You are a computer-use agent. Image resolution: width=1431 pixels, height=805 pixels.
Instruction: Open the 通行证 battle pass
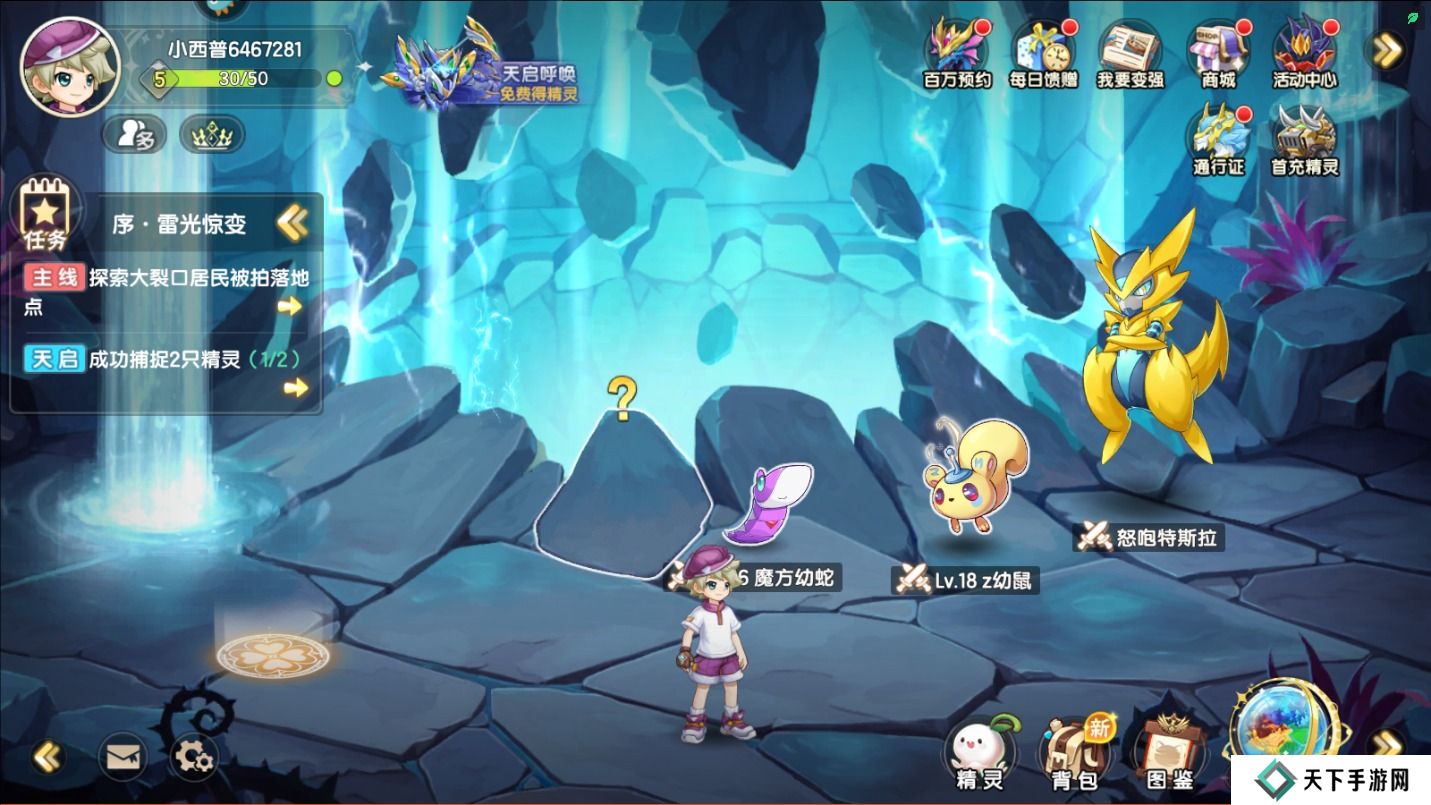pos(1217,141)
